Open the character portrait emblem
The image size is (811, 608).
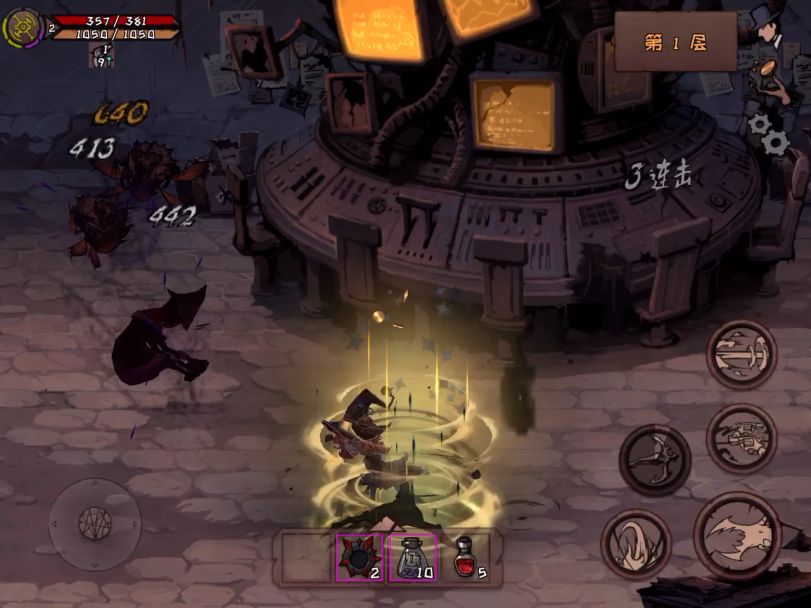click(x=22, y=28)
